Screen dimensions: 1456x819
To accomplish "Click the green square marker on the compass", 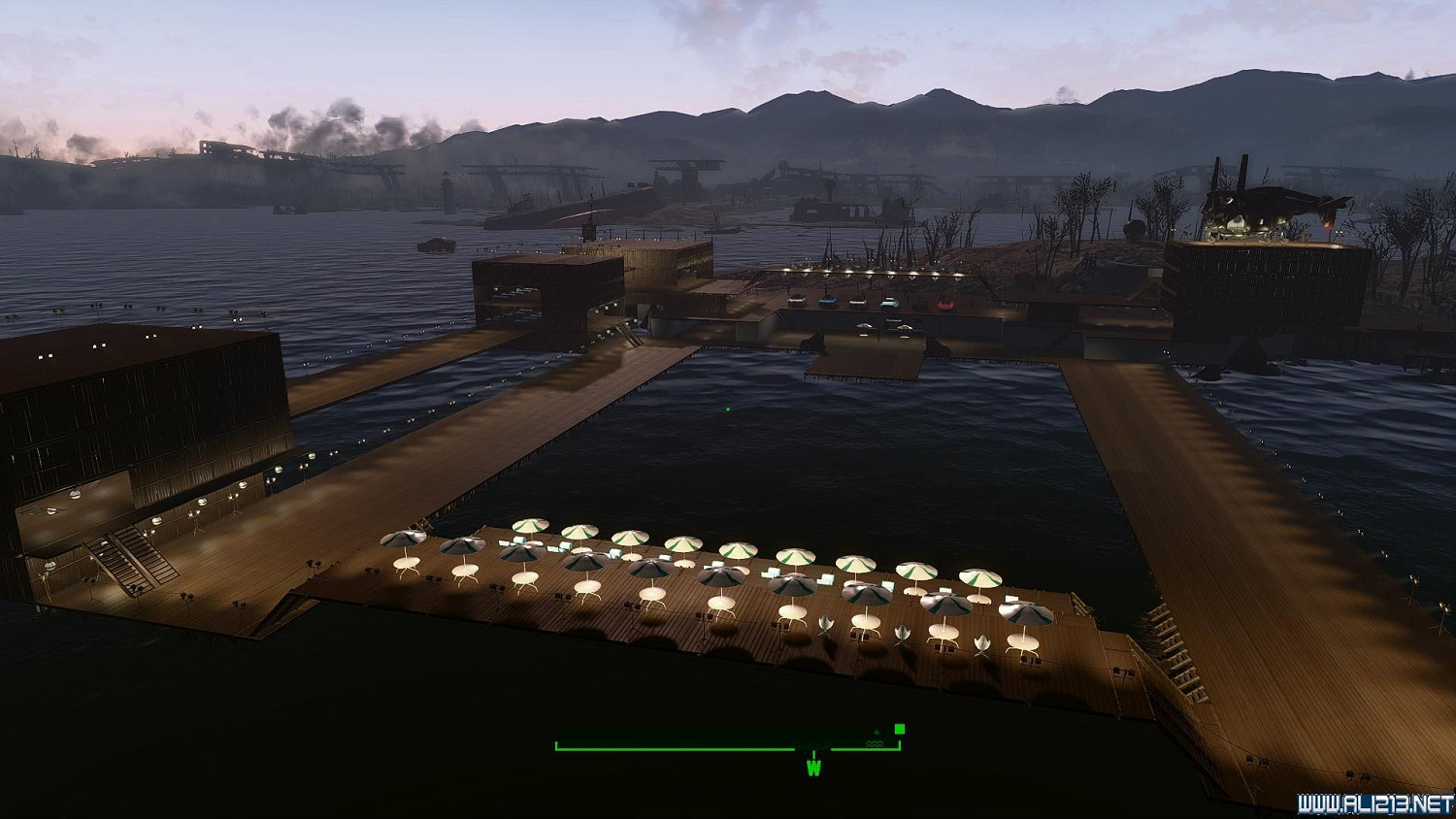I will 900,729.
